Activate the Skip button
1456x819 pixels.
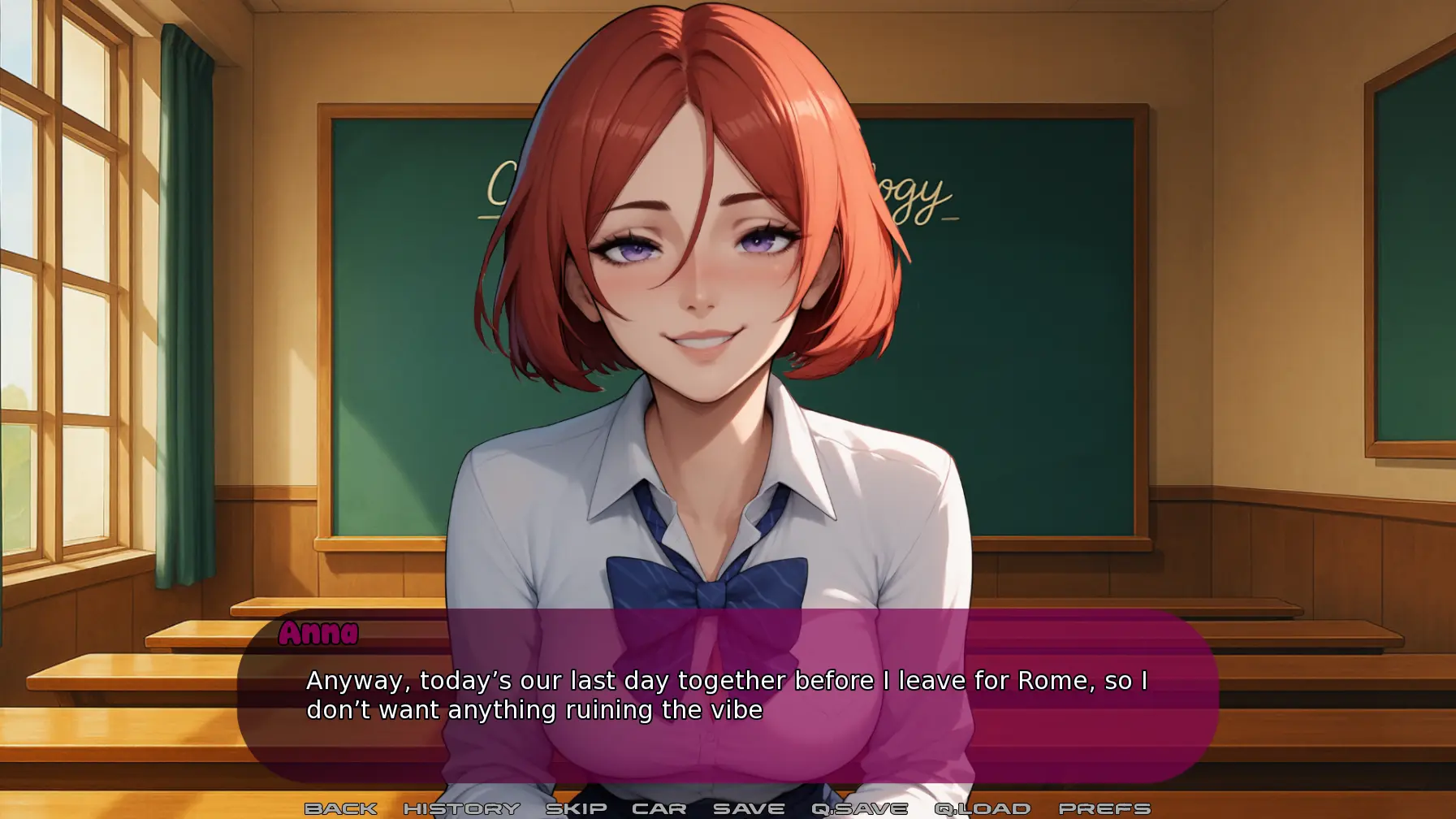click(576, 808)
